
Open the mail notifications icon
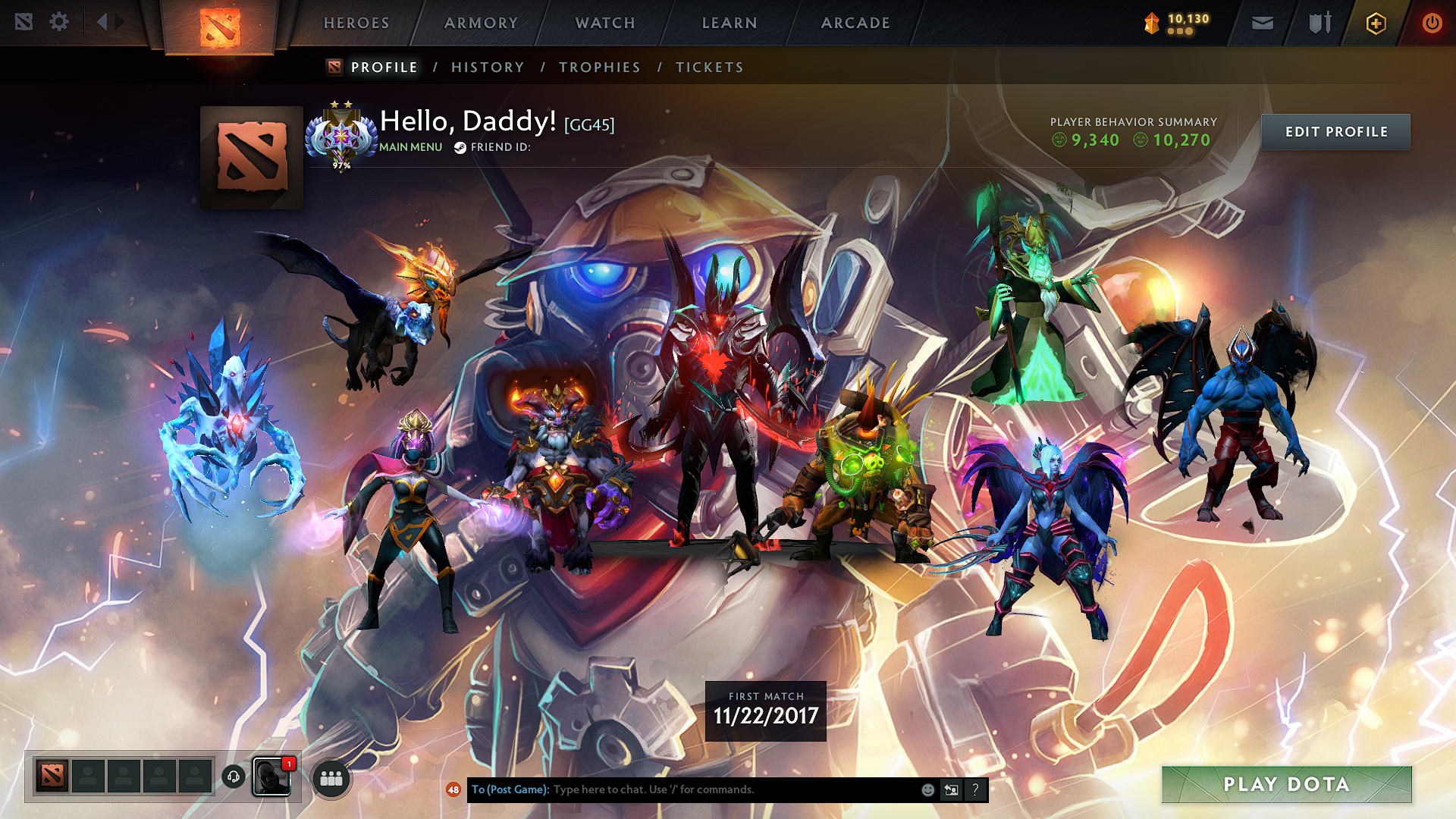tap(1261, 23)
